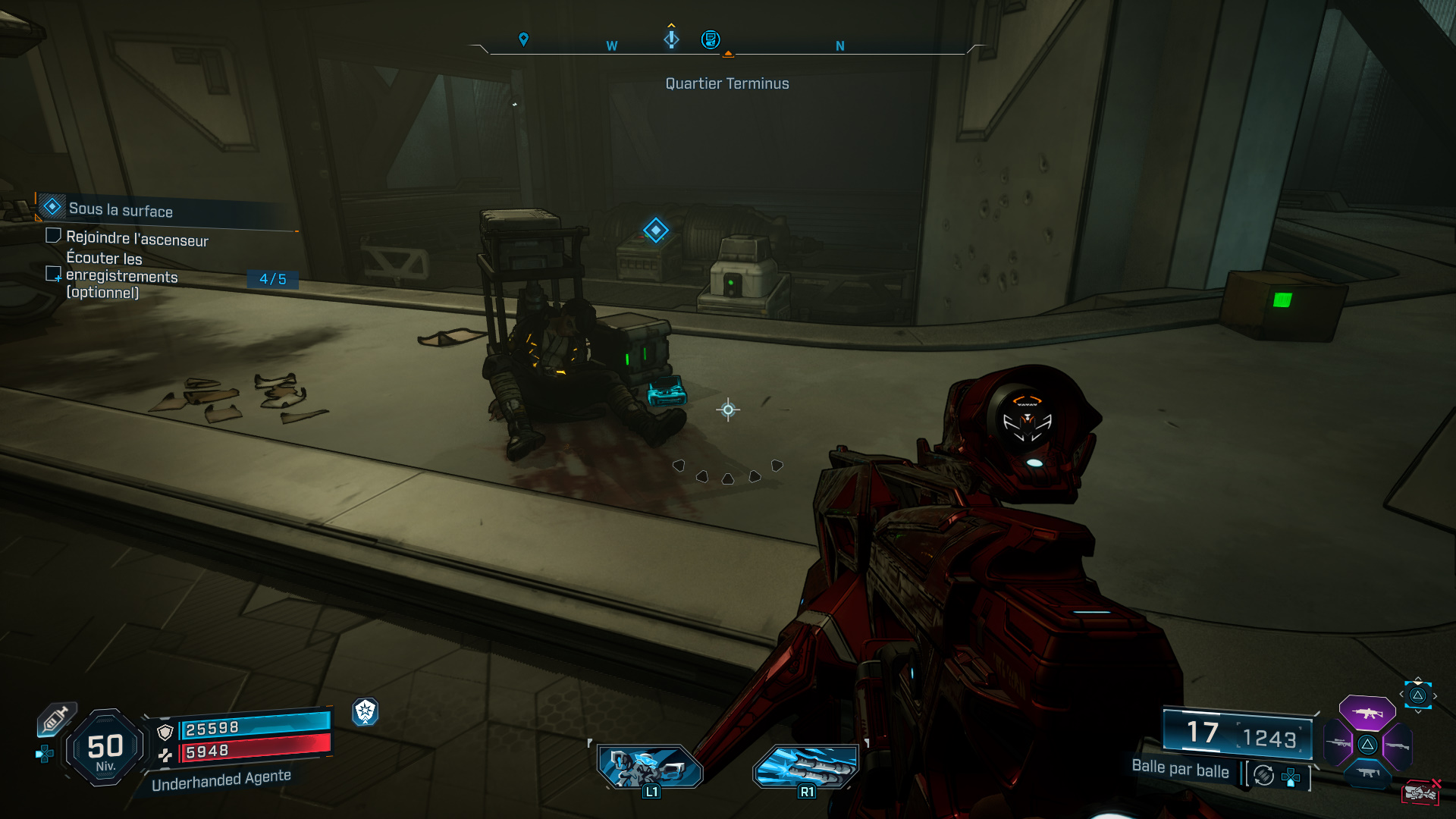This screenshot has height=819, width=1456.
Task: Activate the right blue blade skill icon
Action: tap(806, 766)
